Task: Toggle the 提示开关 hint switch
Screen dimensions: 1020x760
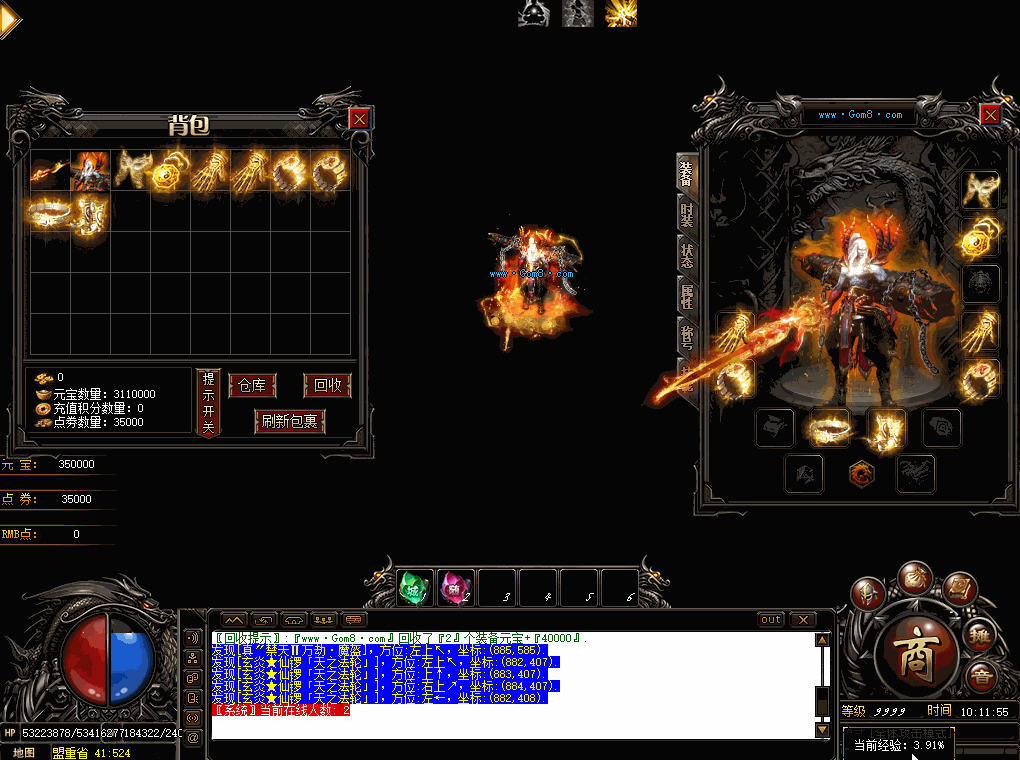Action: (x=208, y=402)
